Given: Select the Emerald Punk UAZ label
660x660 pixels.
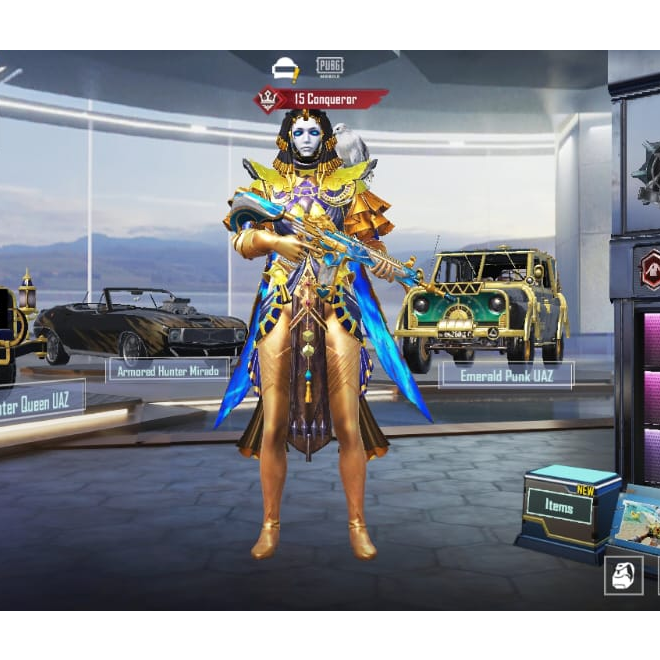Looking at the screenshot, I should point(506,375).
